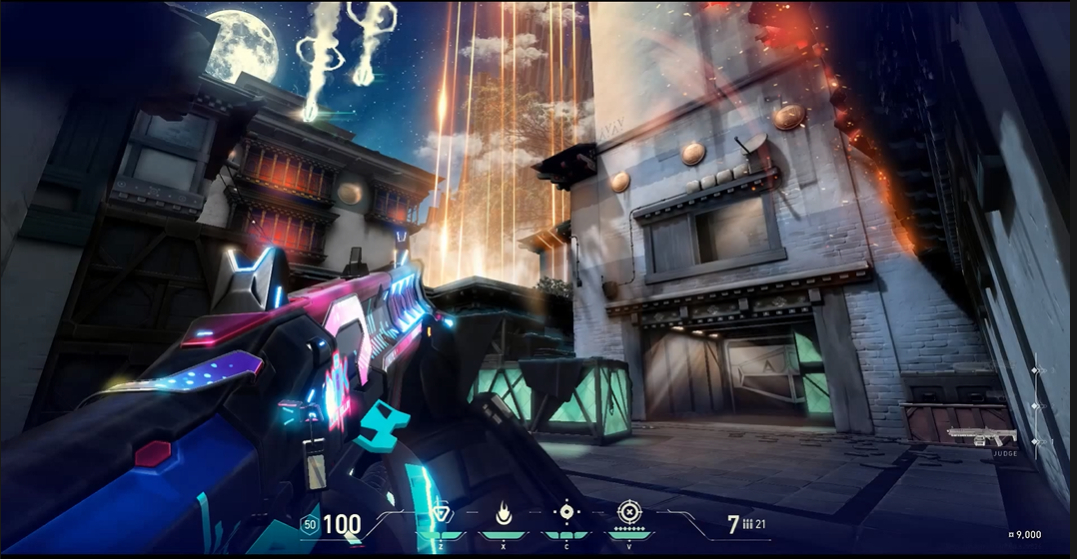Select the orb with four dots ability
1077x559 pixels.
pyautogui.click(x=566, y=513)
